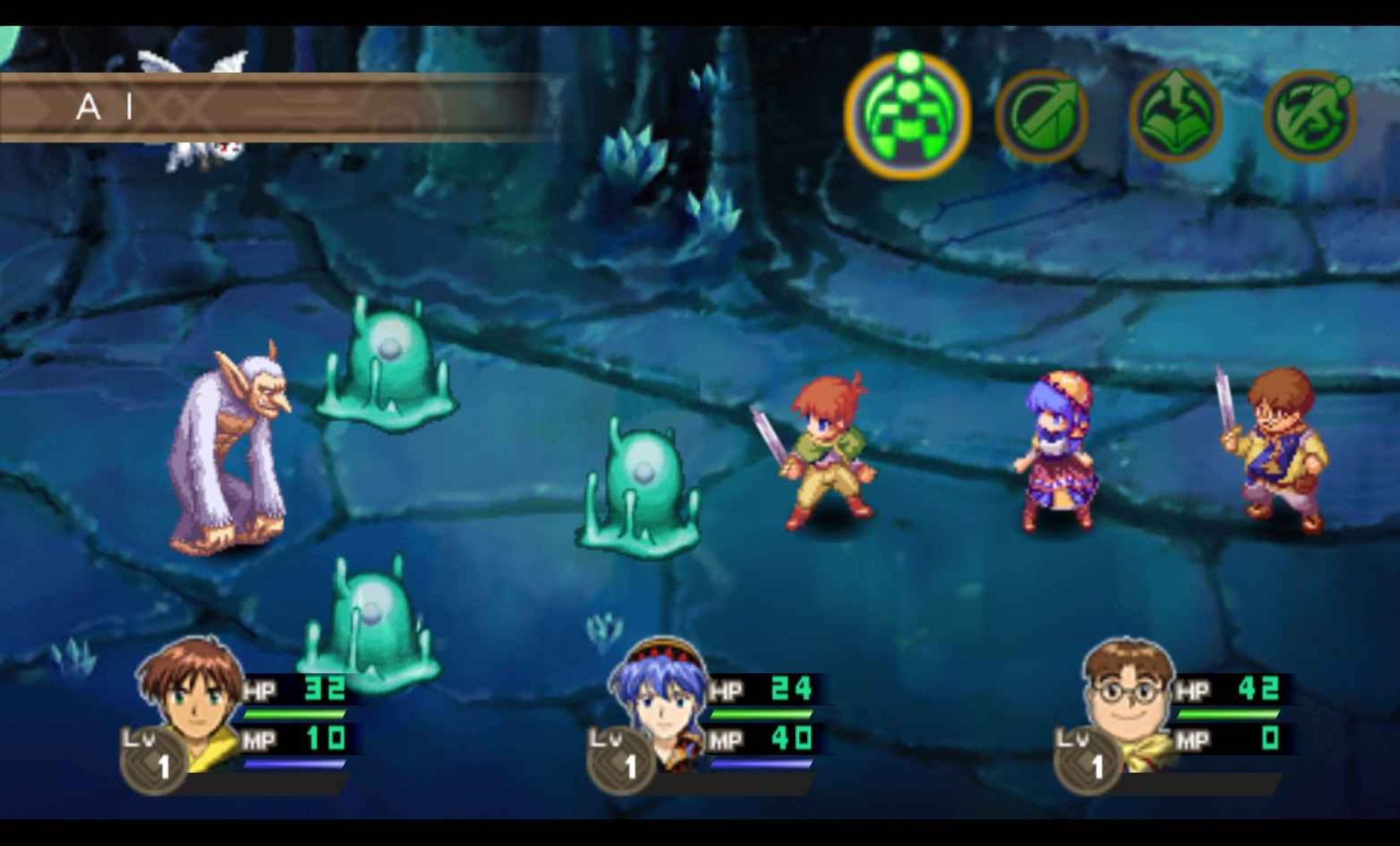Choose the diagonal arrow command icon
The height and width of the screenshot is (846, 1400).
tap(1041, 117)
